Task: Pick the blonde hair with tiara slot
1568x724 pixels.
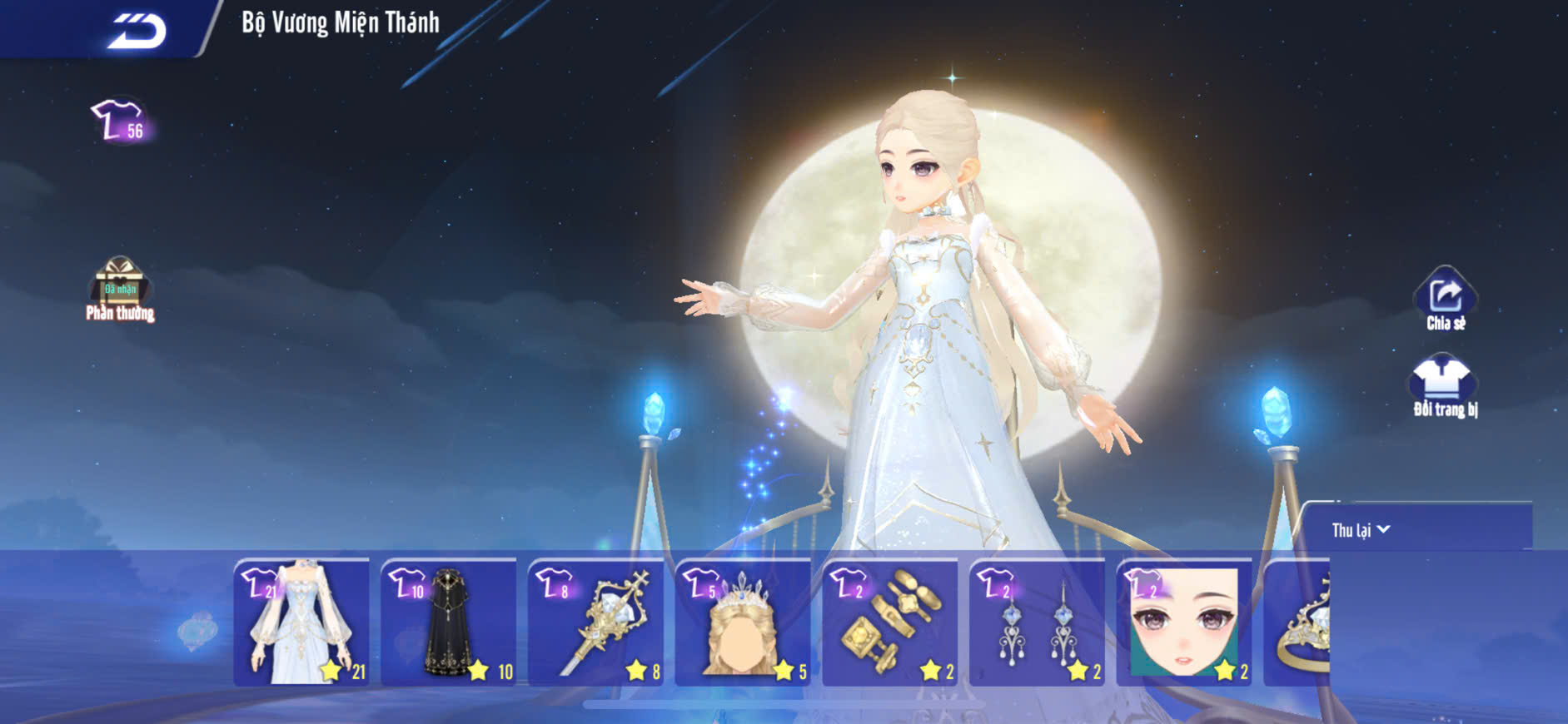Action: [743, 622]
